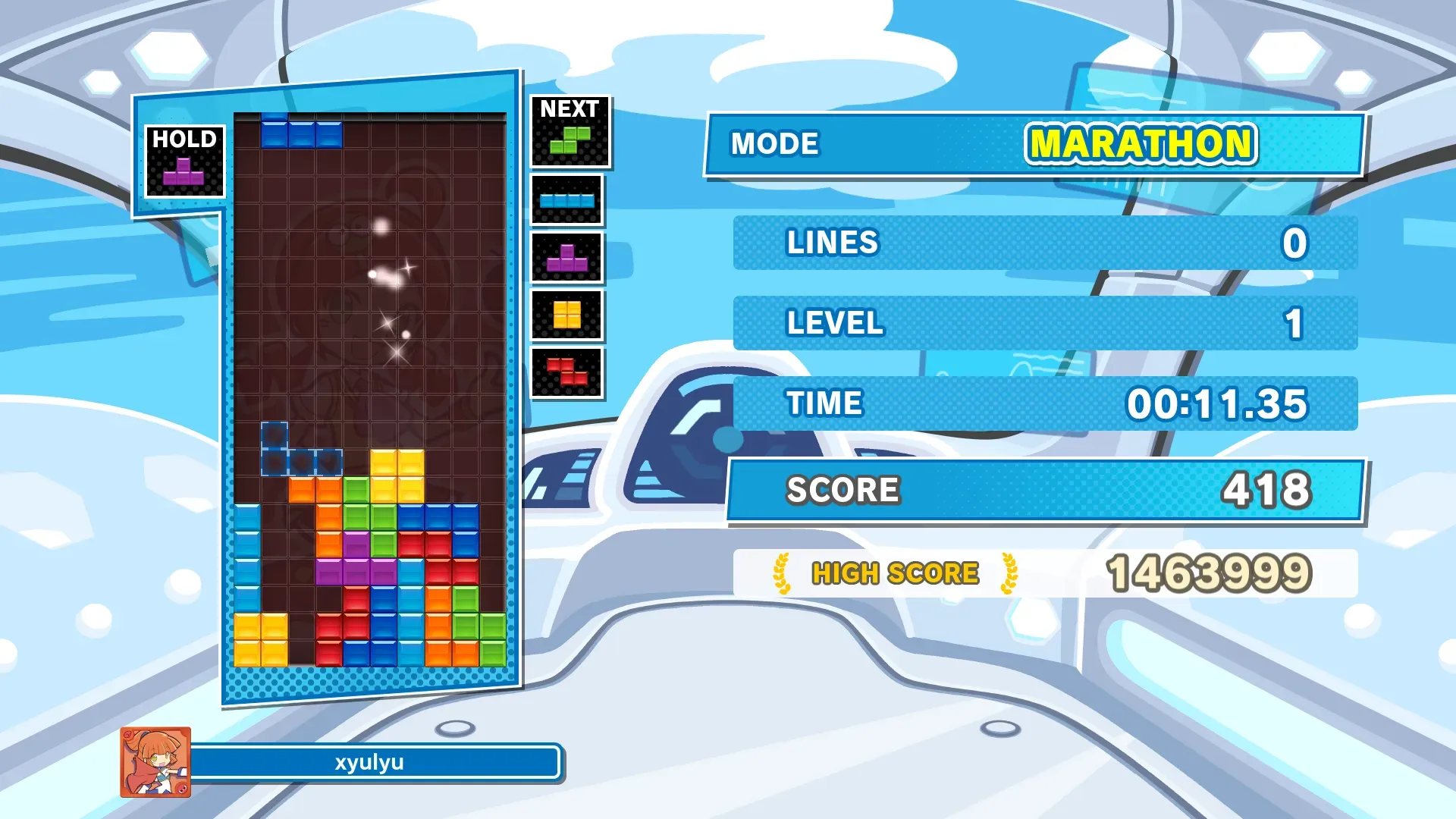The image size is (1456, 819).
Task: Select the cyan I-piece in the next queue
Action: click(x=566, y=201)
